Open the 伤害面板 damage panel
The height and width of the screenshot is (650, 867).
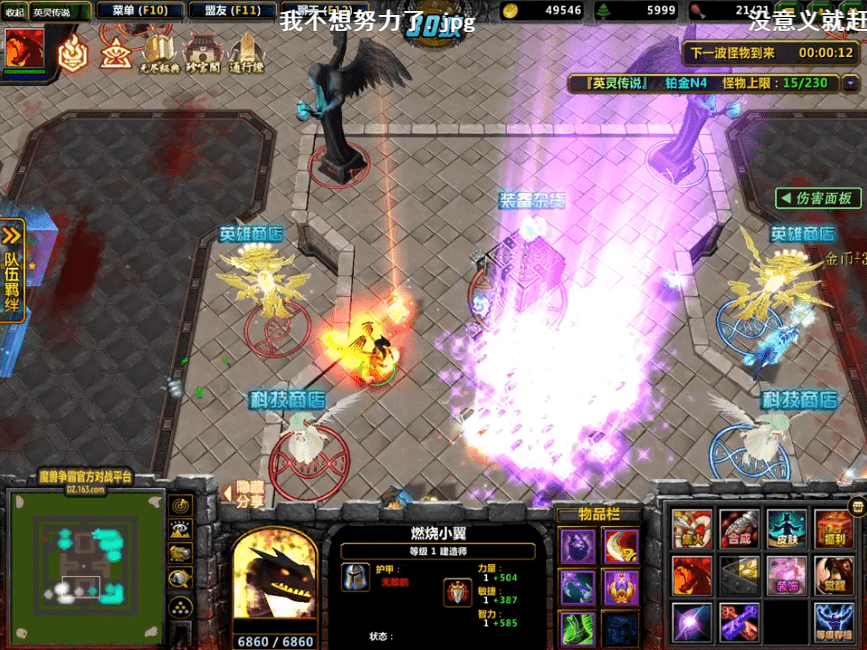click(818, 198)
